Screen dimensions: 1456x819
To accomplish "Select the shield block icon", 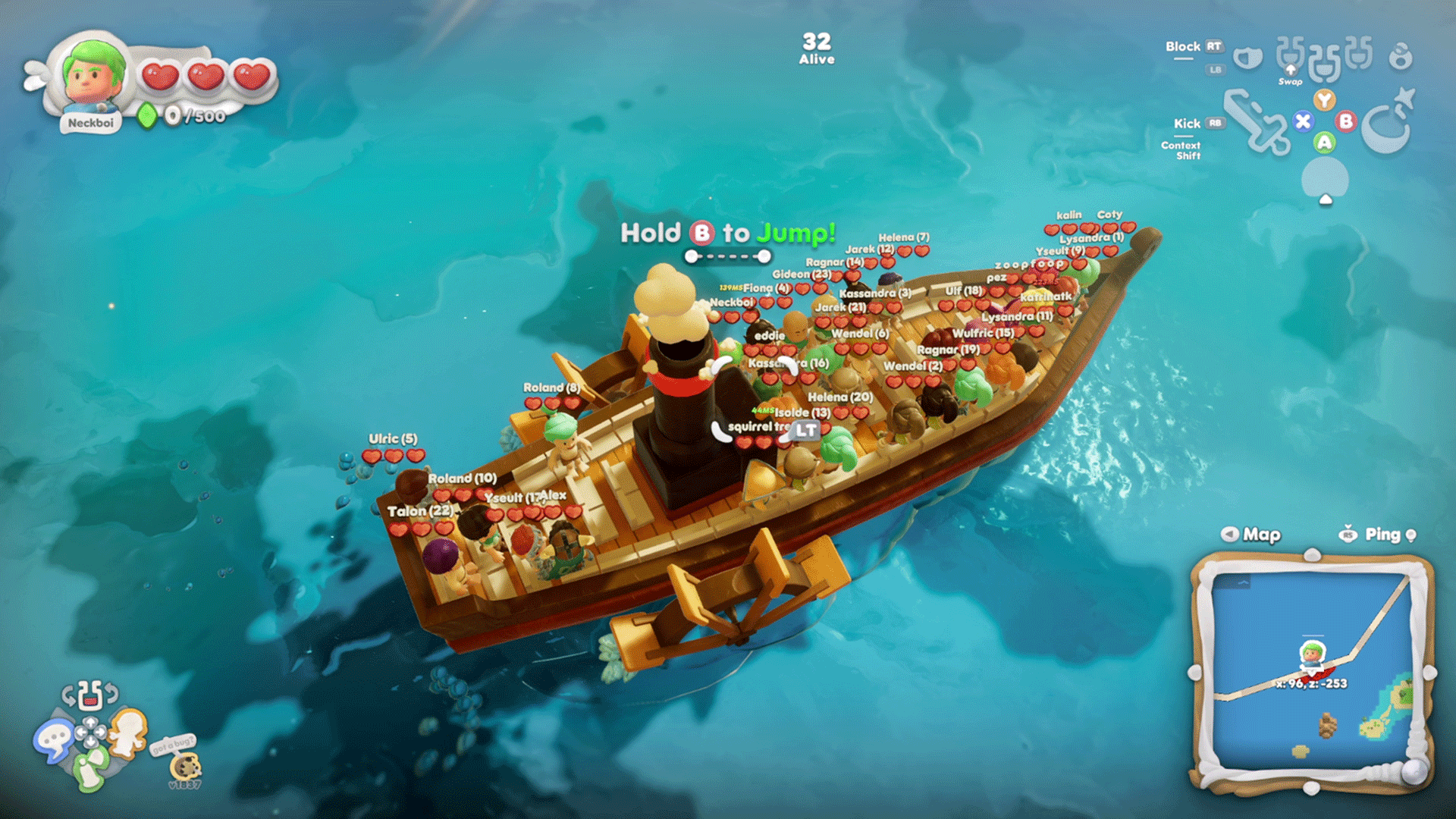I will tap(1247, 57).
